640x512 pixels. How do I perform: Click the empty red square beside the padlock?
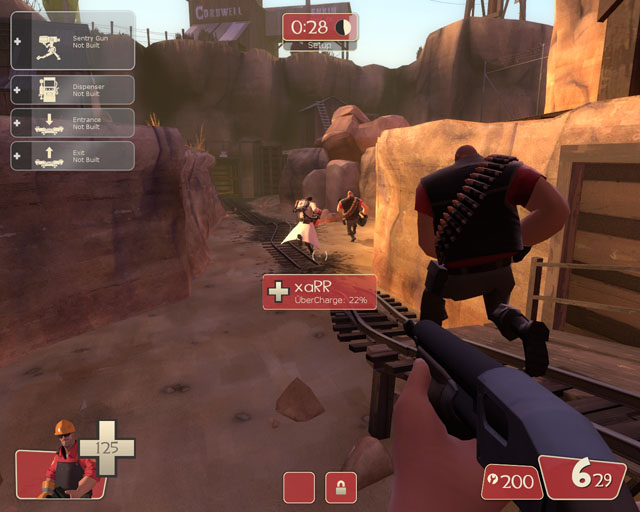pyautogui.click(x=299, y=488)
